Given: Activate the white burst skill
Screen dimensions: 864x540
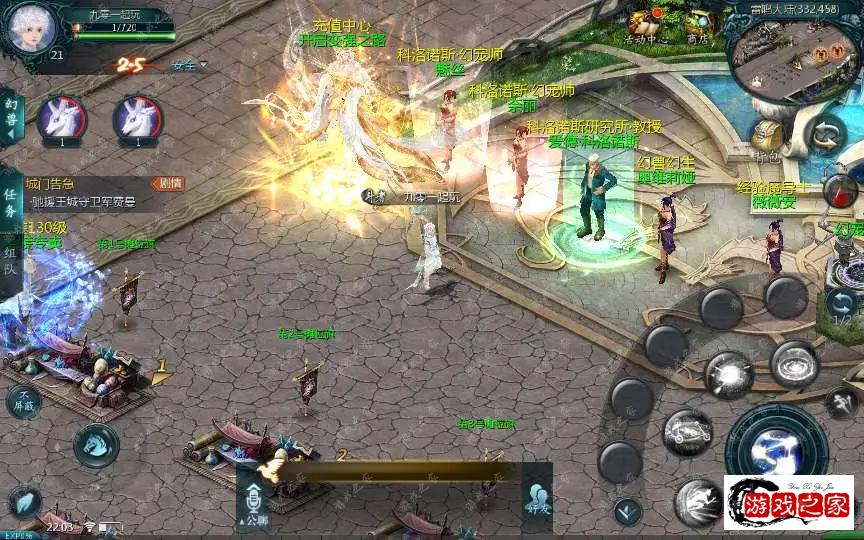Looking at the screenshot, I should click(728, 375).
